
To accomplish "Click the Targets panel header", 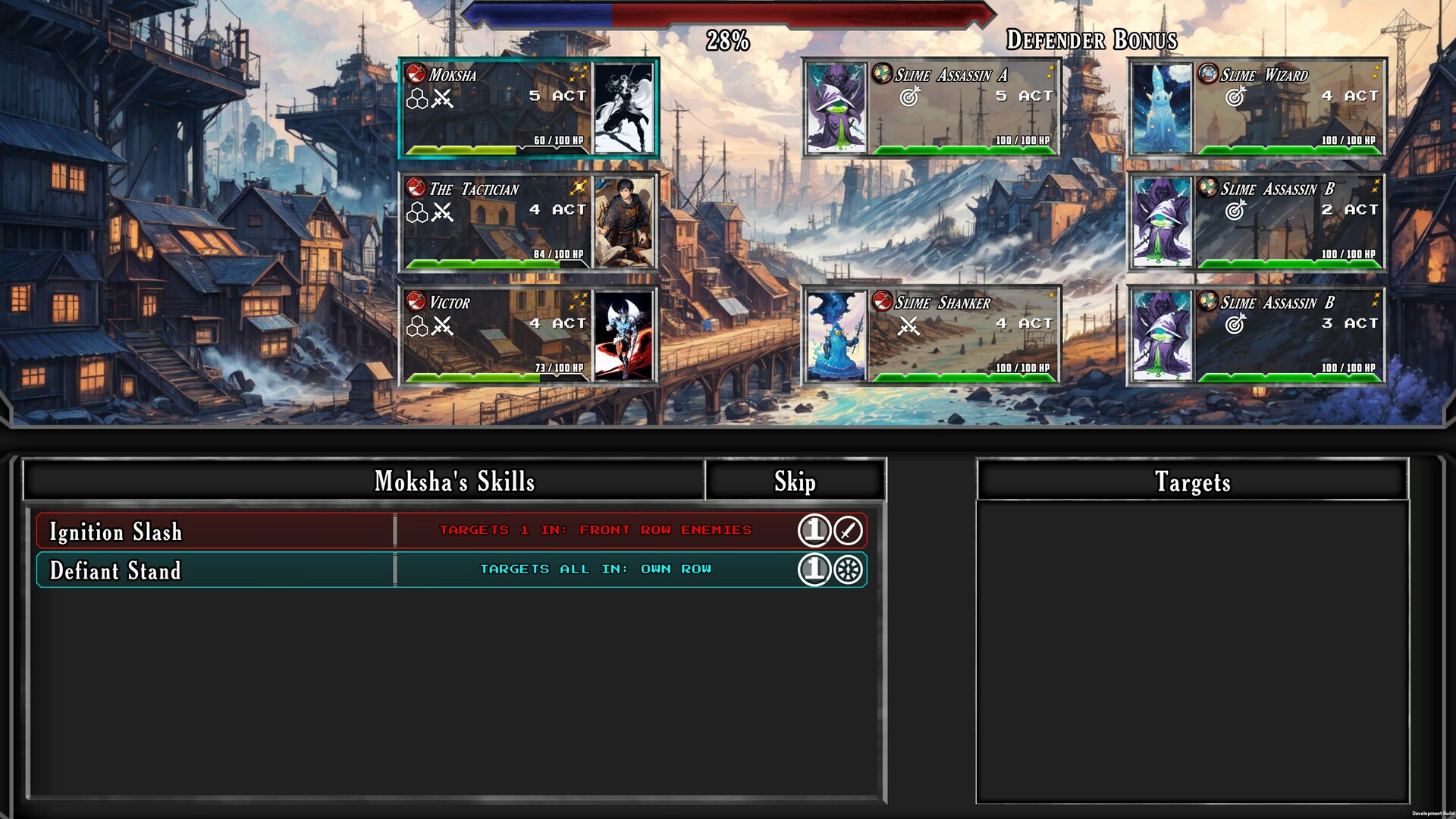I will click(1193, 482).
